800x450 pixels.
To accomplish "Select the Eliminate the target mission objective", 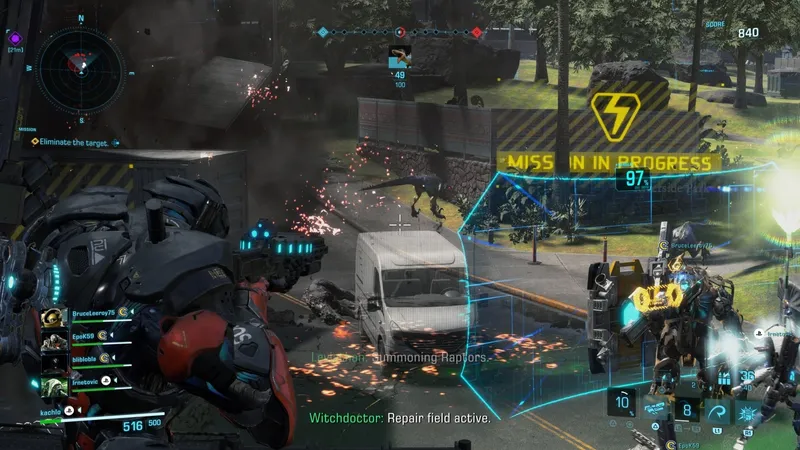I will [x=70, y=142].
